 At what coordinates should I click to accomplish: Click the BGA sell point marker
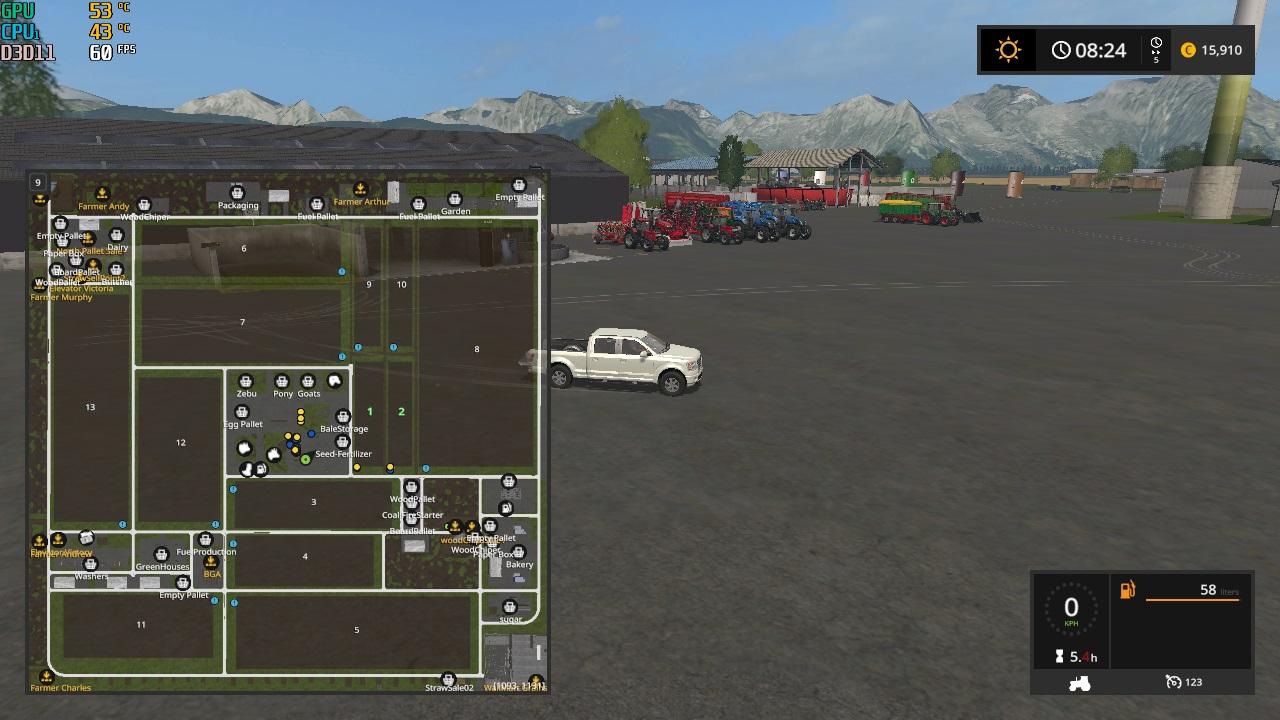tap(211, 563)
